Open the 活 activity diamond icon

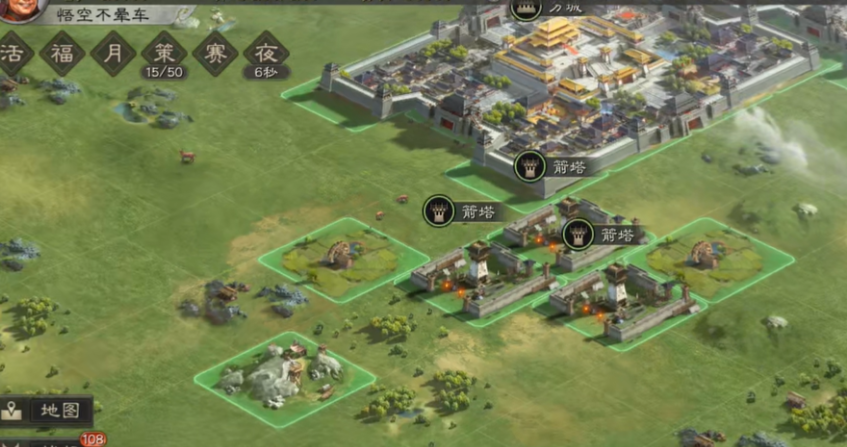coord(12,52)
